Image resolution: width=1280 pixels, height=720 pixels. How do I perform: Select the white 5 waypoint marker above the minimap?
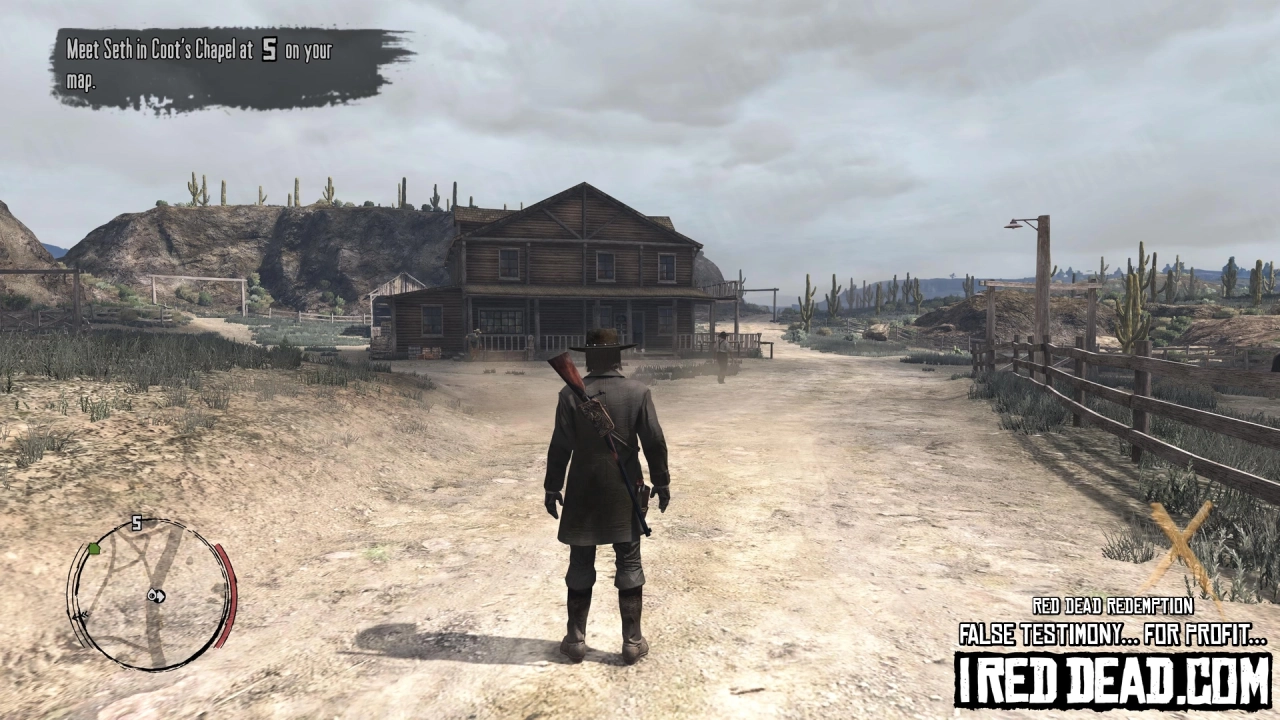[136, 521]
